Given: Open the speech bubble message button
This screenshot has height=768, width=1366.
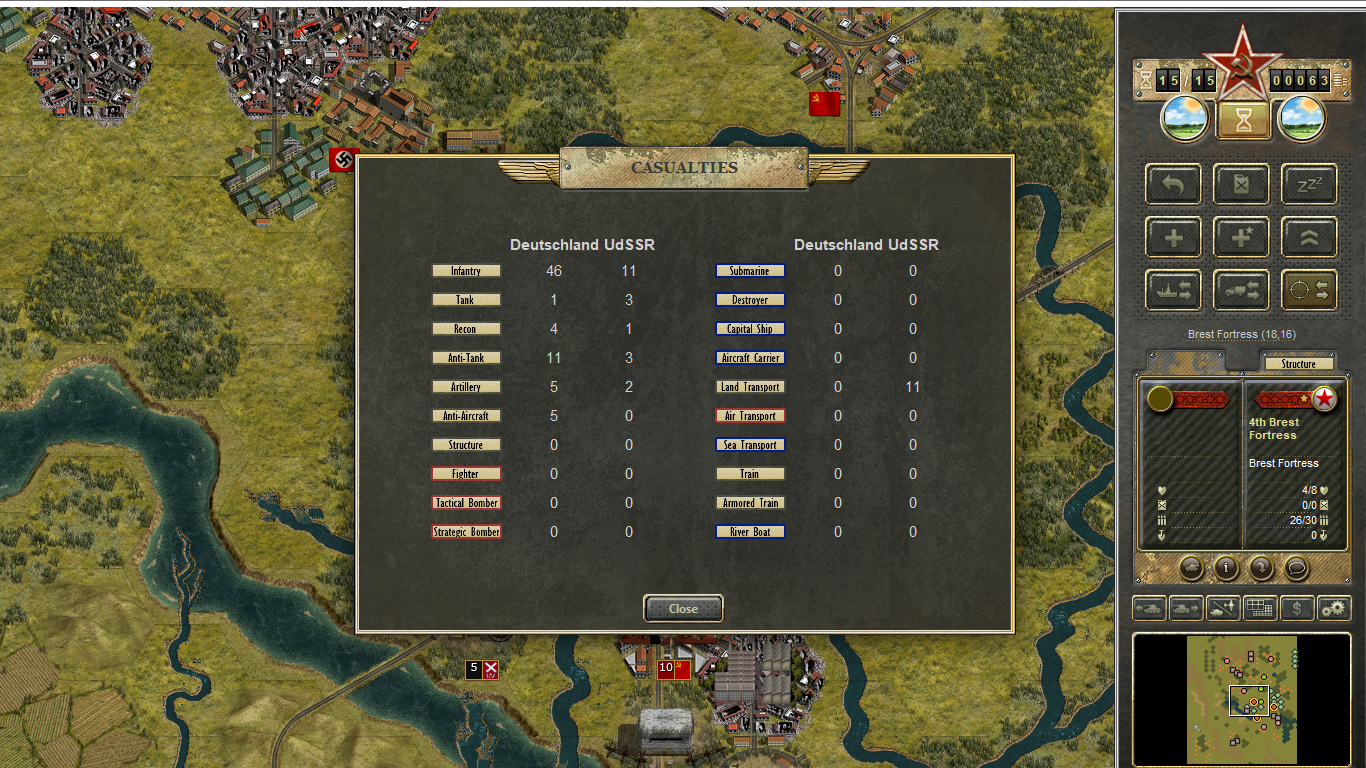Looking at the screenshot, I should click(1297, 568).
